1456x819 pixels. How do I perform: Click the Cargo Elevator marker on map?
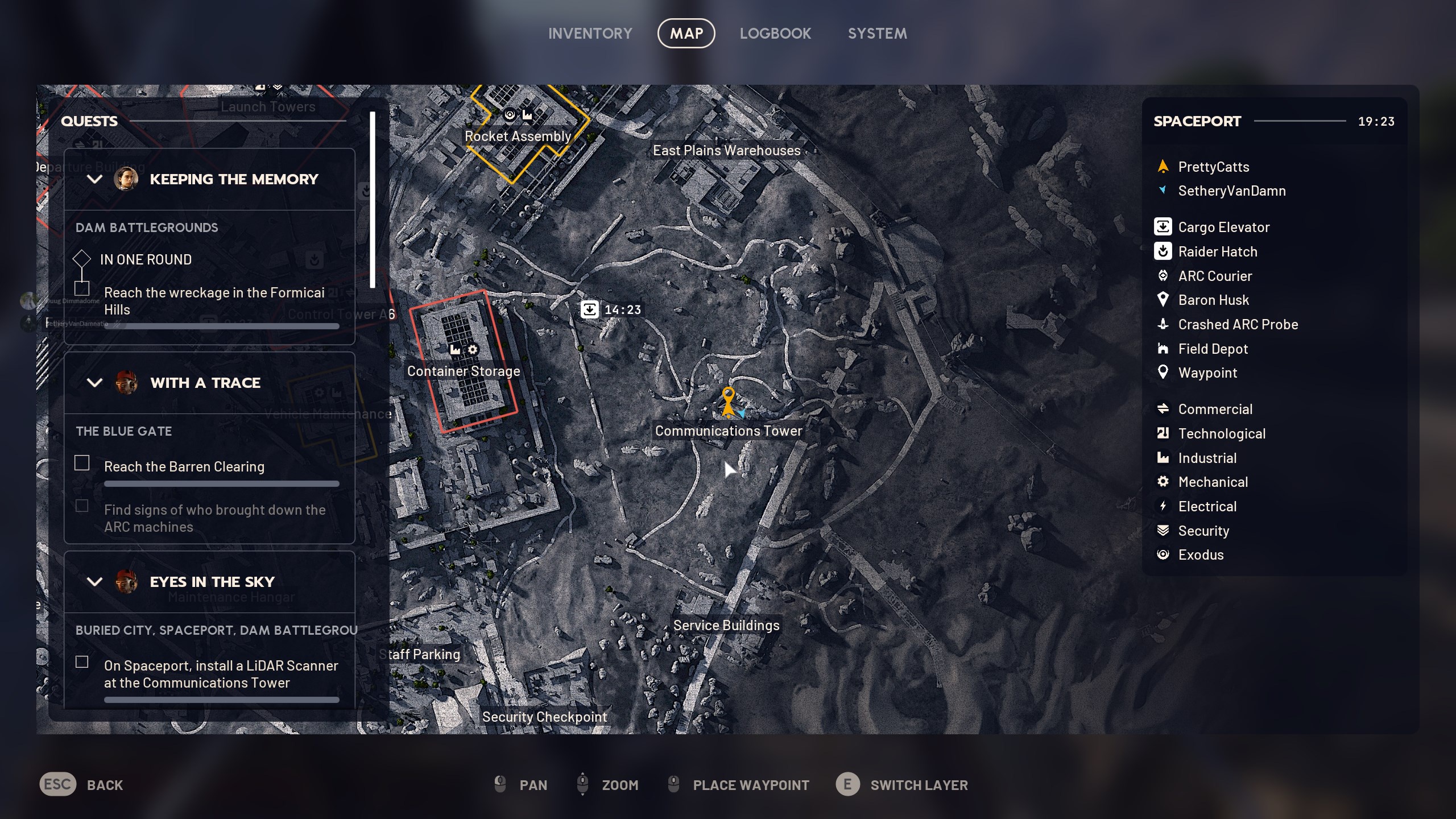pyautogui.click(x=590, y=309)
